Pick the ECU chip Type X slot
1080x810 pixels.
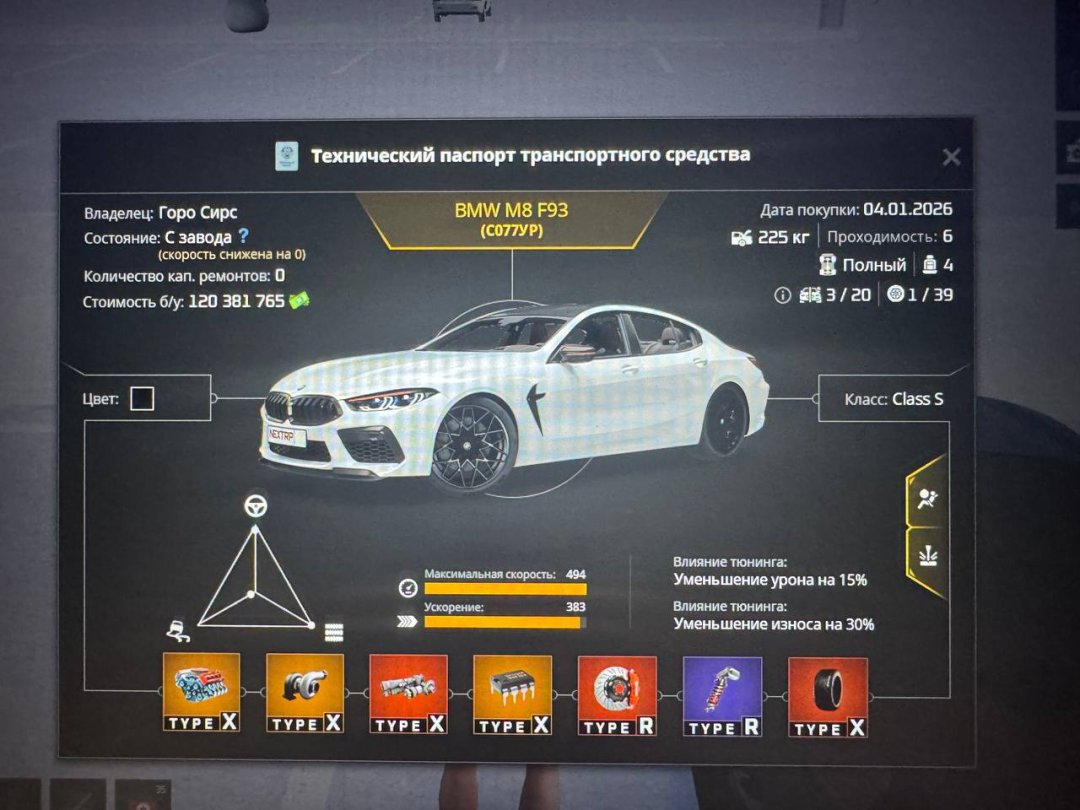pos(512,694)
